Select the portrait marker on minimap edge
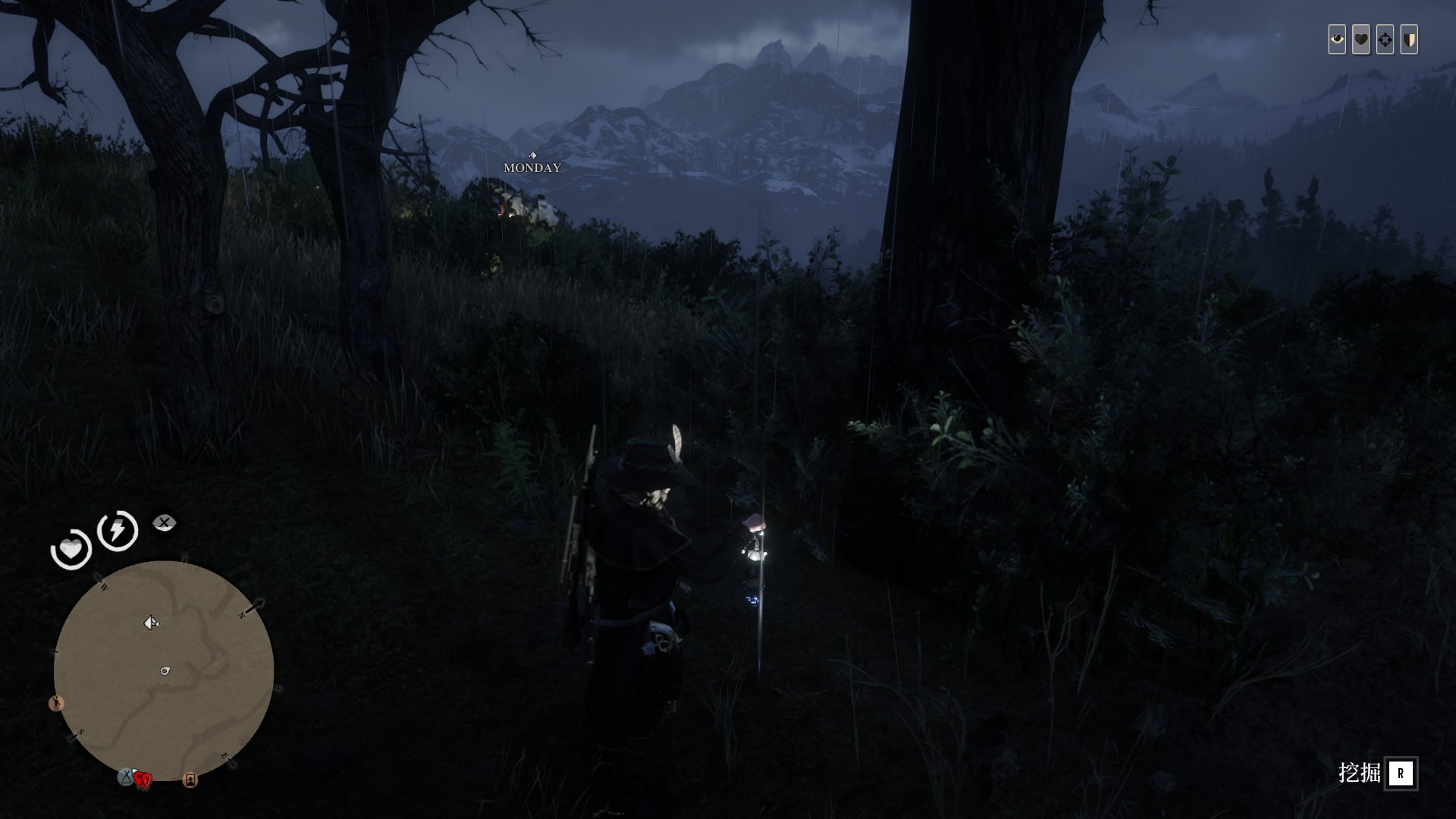Image resolution: width=1456 pixels, height=819 pixels. coord(190,780)
